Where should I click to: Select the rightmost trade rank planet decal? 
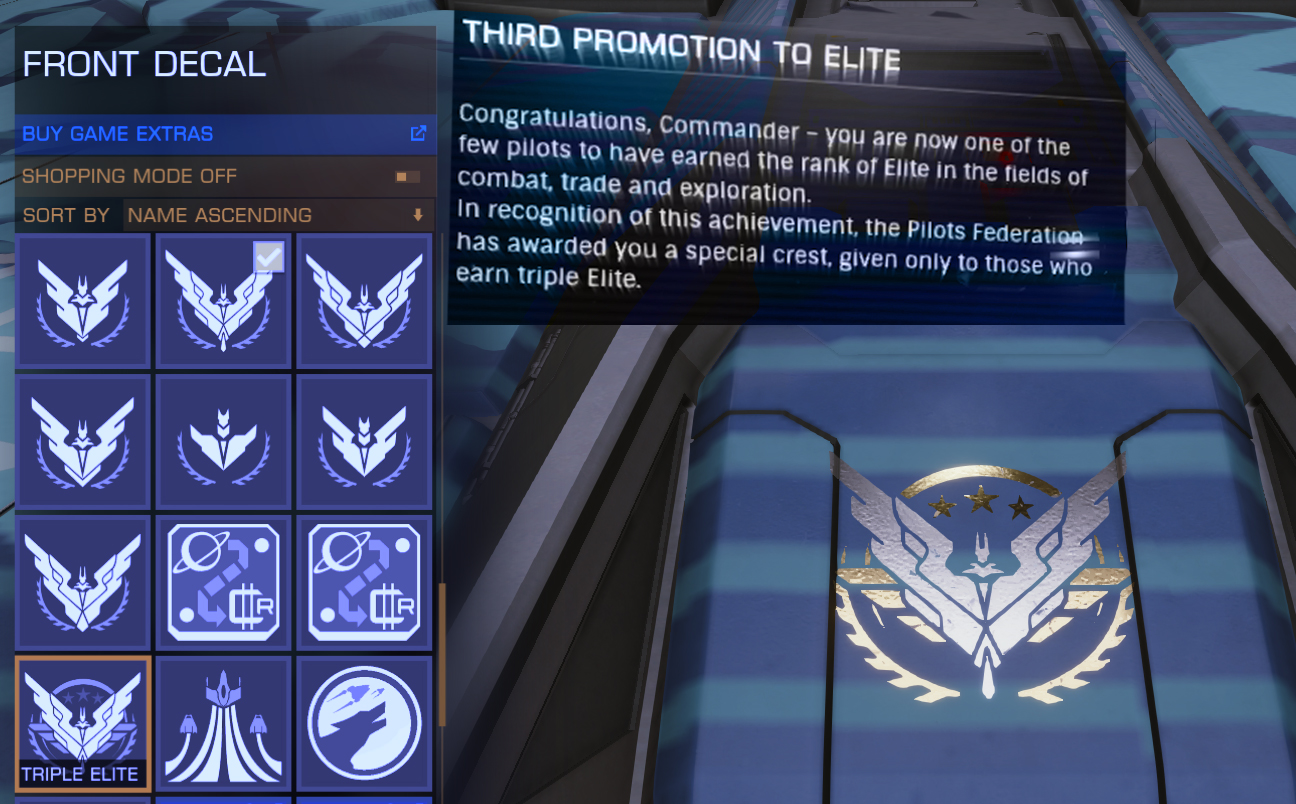[x=365, y=581]
